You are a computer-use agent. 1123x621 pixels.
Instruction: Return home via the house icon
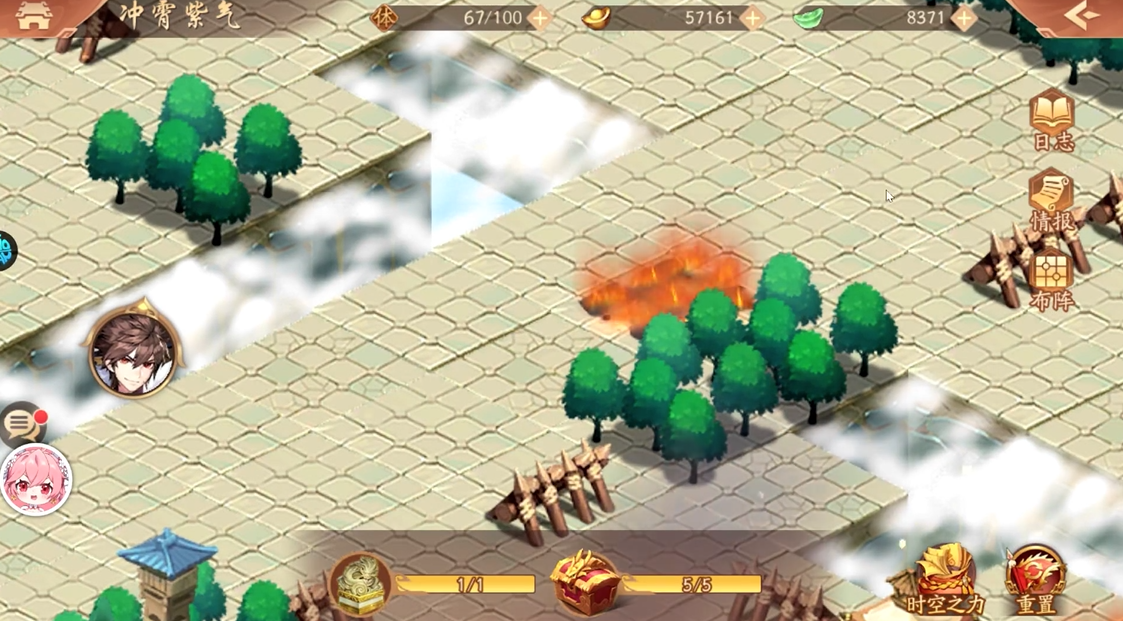click(34, 16)
